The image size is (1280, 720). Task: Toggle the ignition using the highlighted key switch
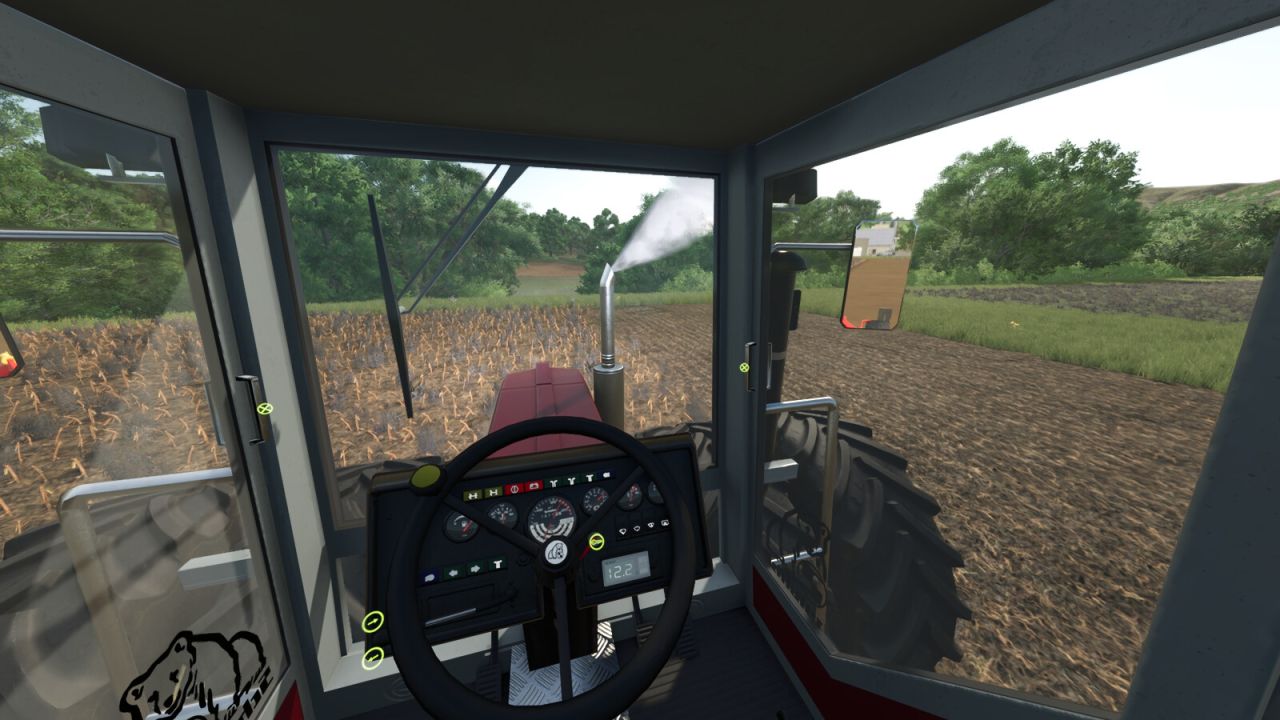tap(597, 541)
